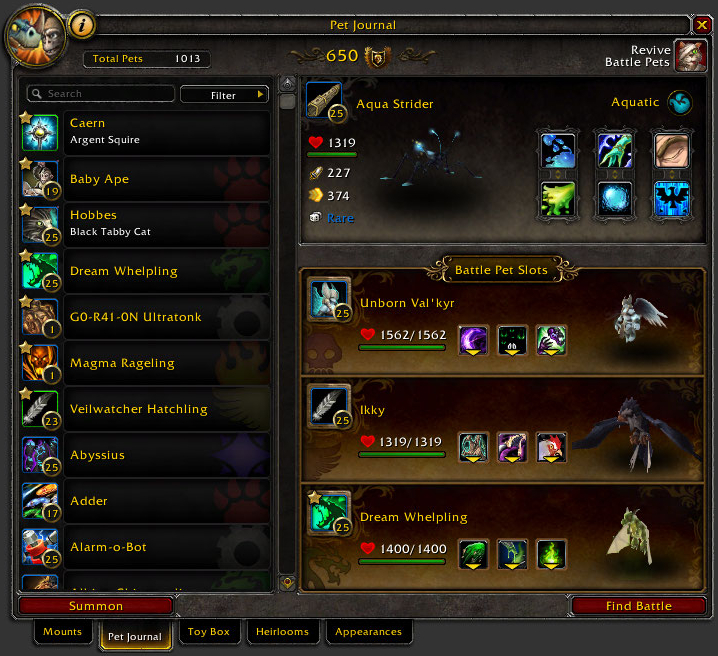Start a pet battle with Find Battle

click(x=639, y=606)
